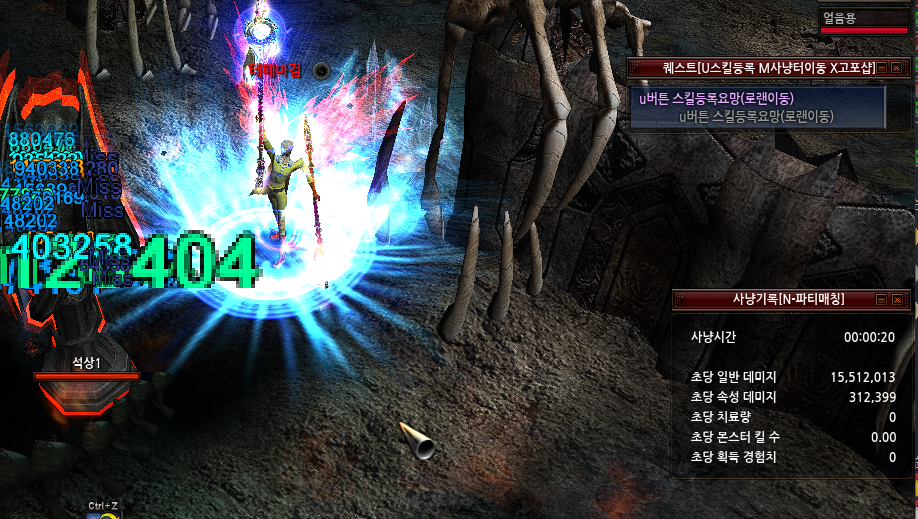Screen dimensions: 918x519
Task: Minimize the 사냥기록 hunting record panel
Action: [x=881, y=299]
